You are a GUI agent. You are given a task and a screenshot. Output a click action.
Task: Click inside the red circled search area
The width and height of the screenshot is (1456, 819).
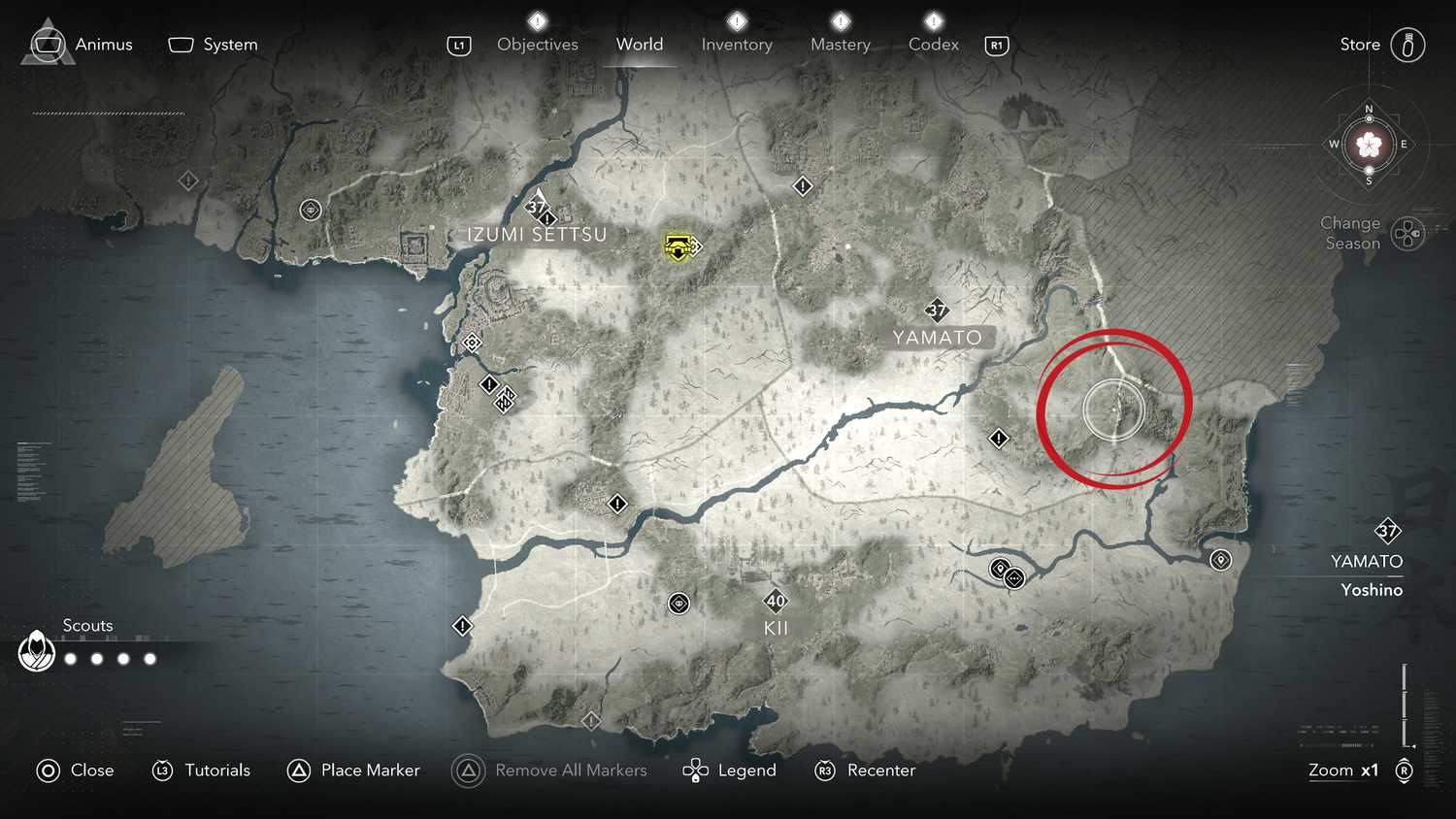pyautogui.click(x=1114, y=408)
